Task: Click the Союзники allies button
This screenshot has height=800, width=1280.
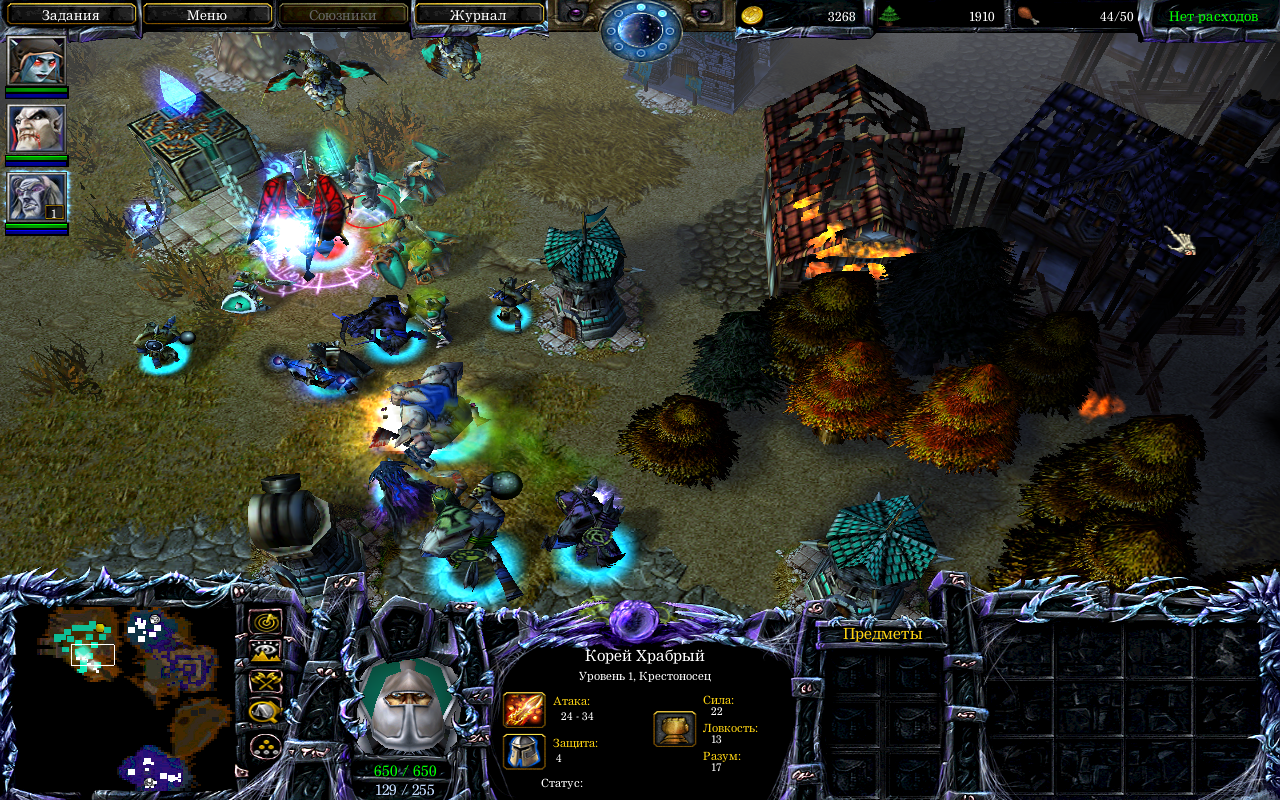Action: pos(343,16)
